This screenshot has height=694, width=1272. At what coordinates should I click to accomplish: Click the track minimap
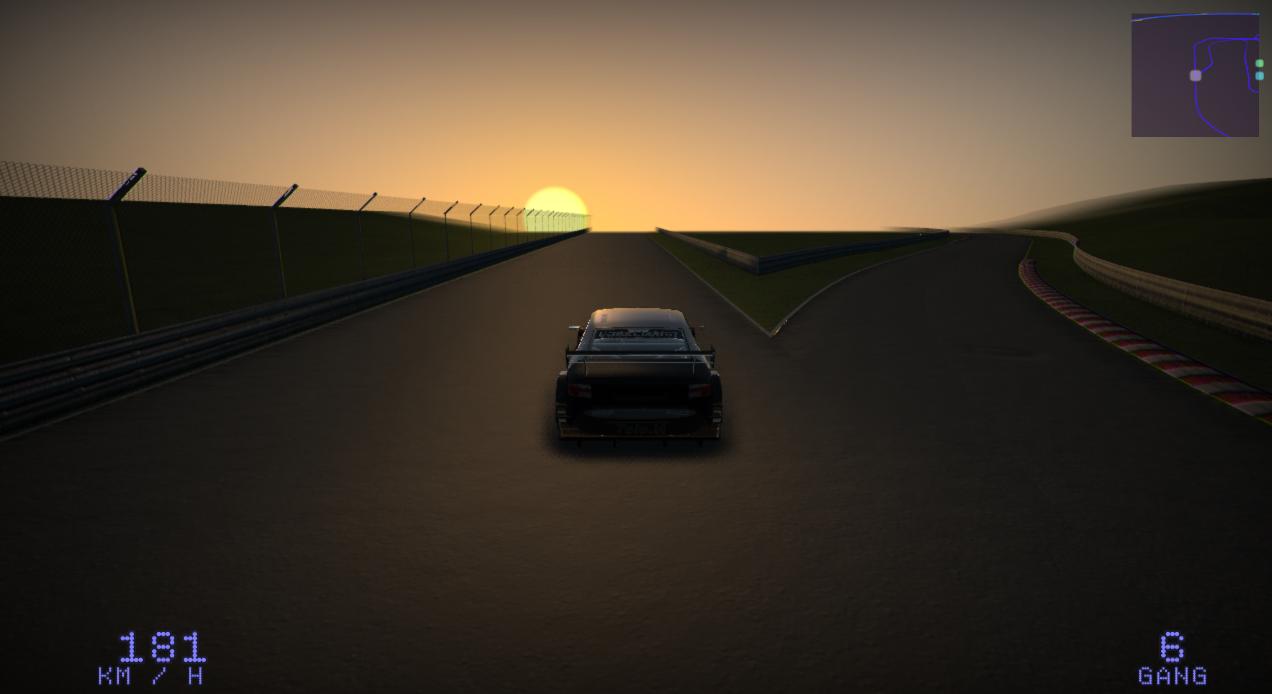[1195, 75]
